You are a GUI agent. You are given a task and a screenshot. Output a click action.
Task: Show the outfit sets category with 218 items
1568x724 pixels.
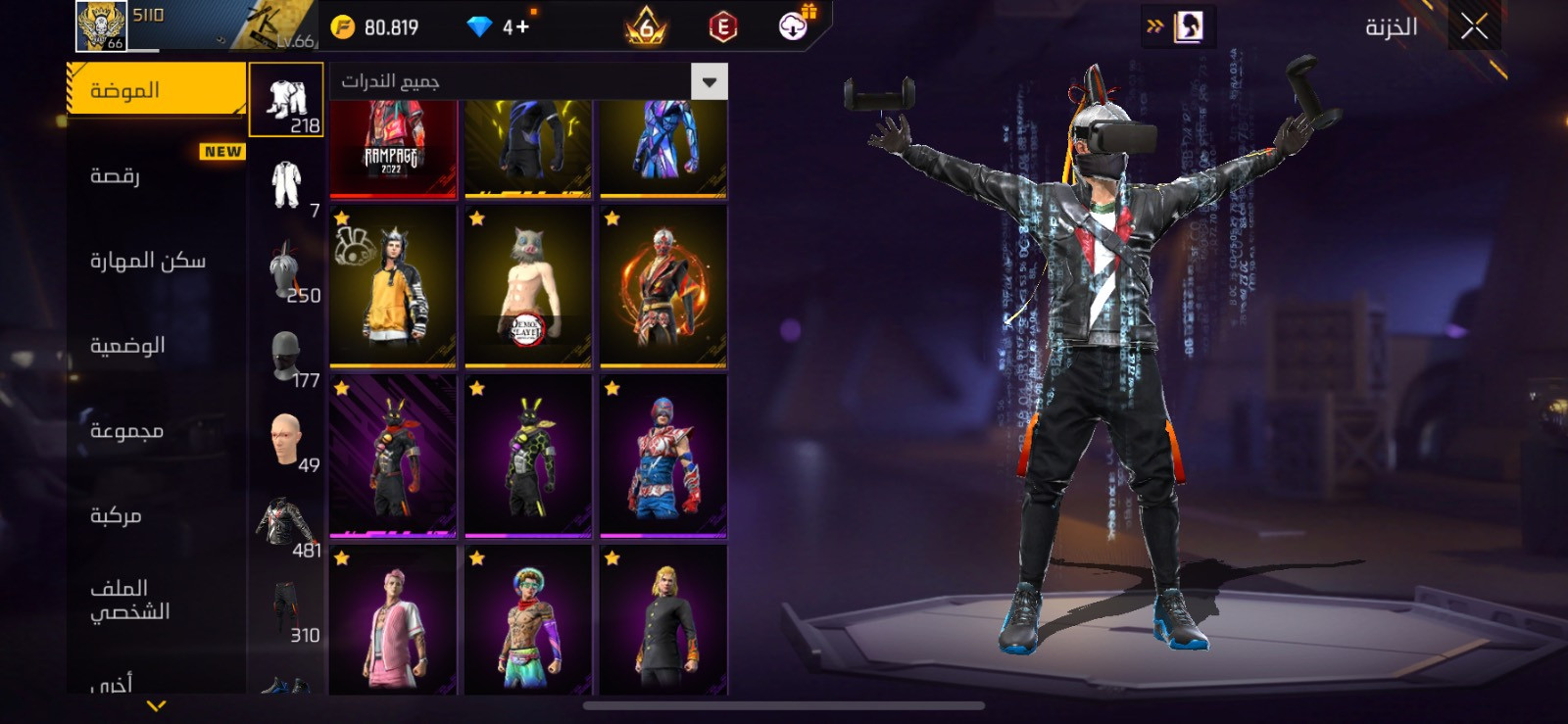point(286,100)
